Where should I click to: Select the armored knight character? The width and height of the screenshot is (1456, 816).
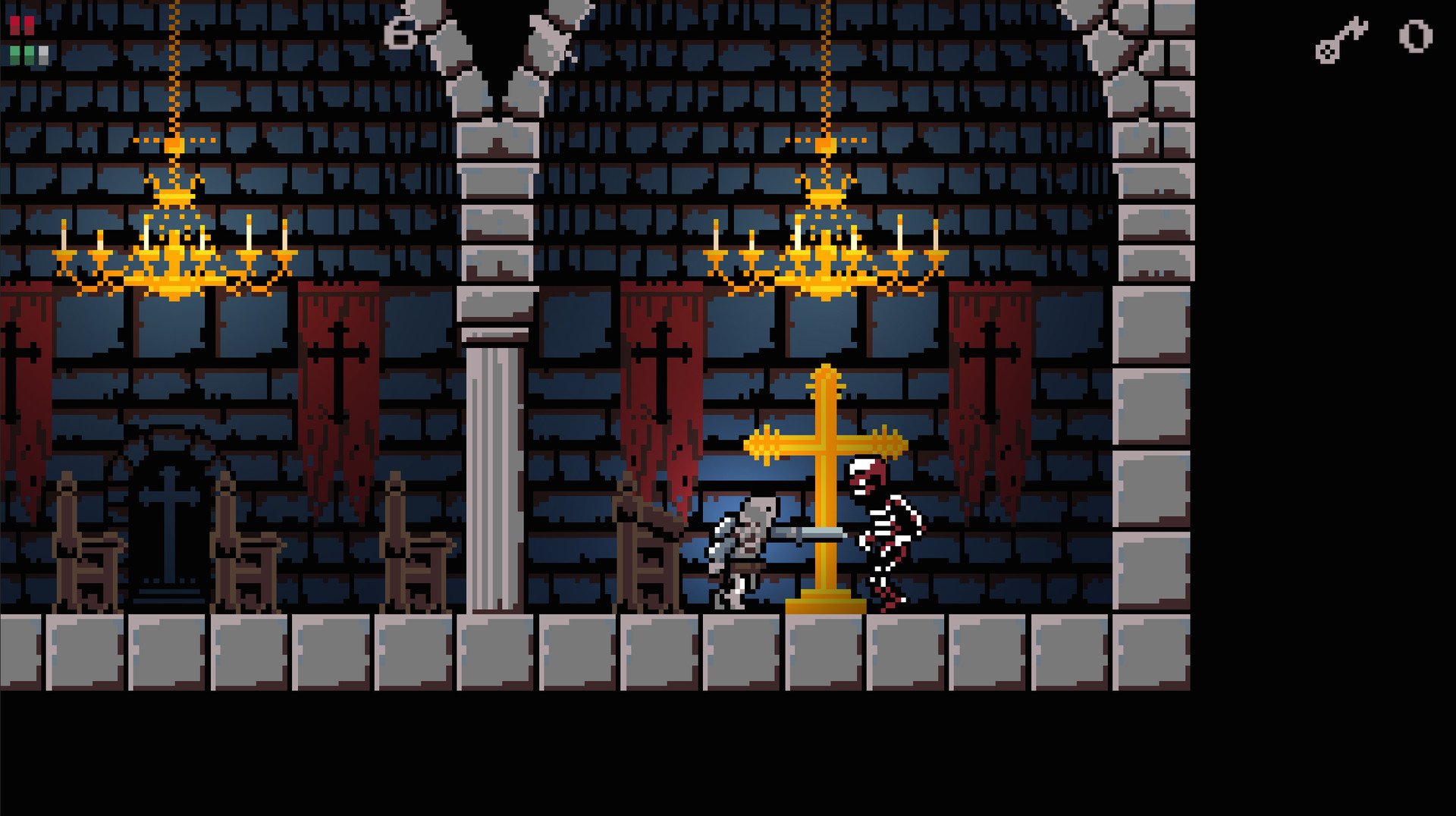[x=747, y=546]
